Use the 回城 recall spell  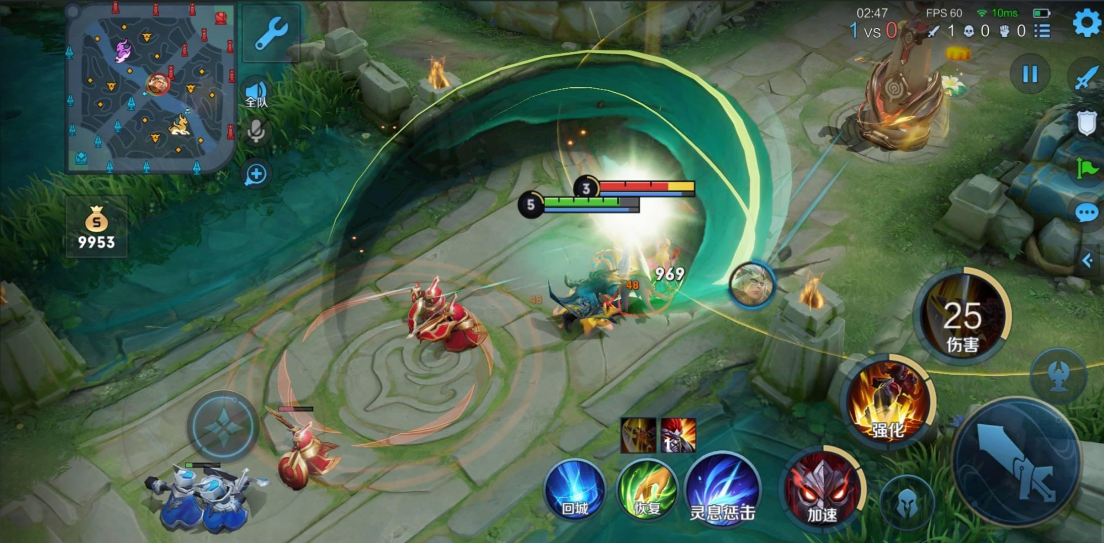[x=574, y=489]
